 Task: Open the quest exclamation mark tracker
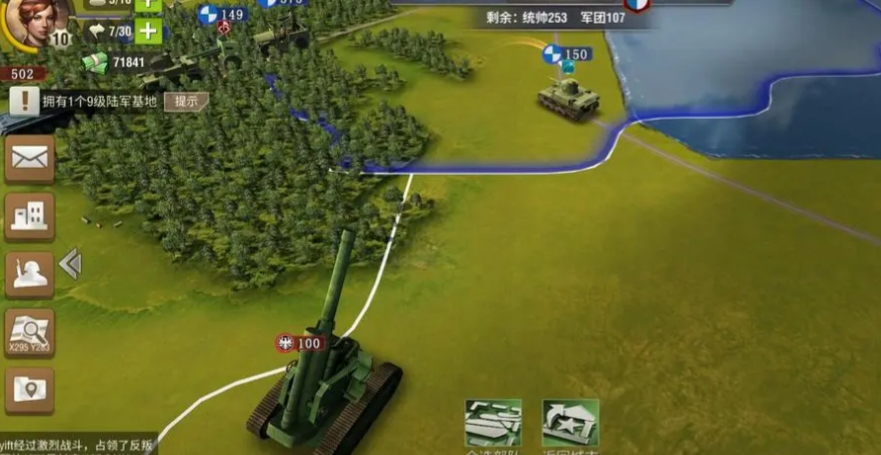25,101
